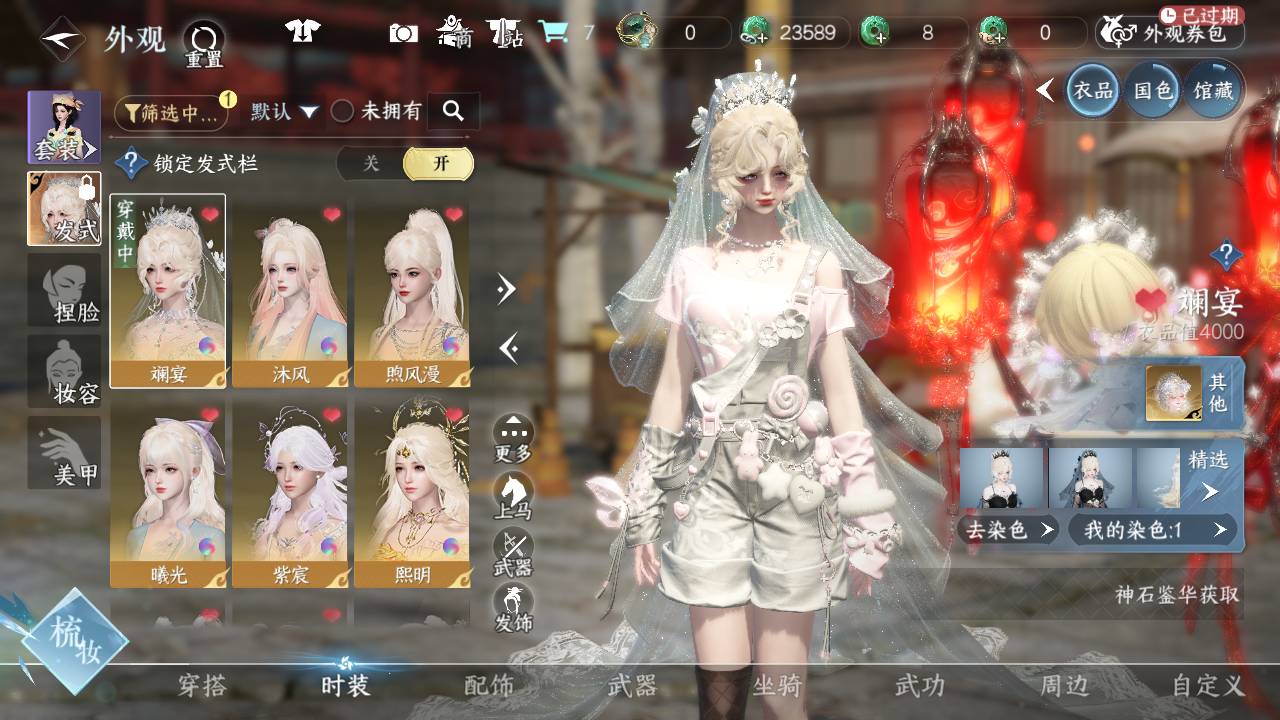Screen dimensions: 1280x720
Task: Tick the 未拥有 checkbox
Action: [343, 112]
